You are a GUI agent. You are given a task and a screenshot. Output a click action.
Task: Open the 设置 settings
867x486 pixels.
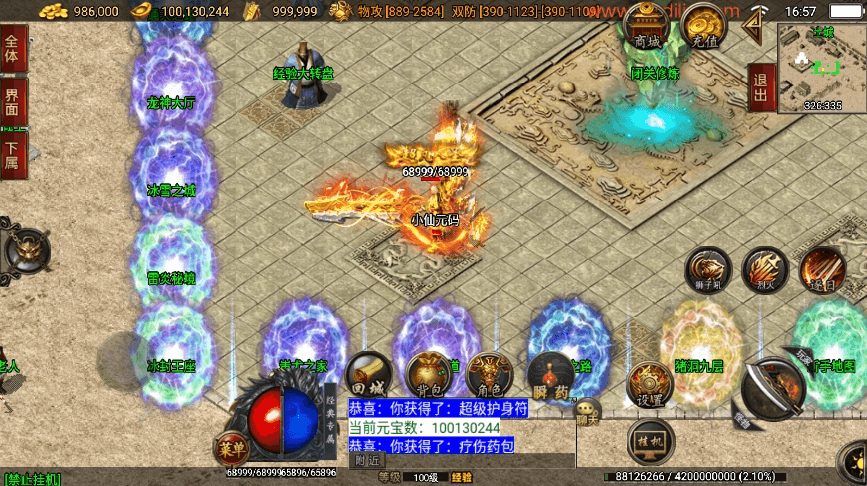648,384
